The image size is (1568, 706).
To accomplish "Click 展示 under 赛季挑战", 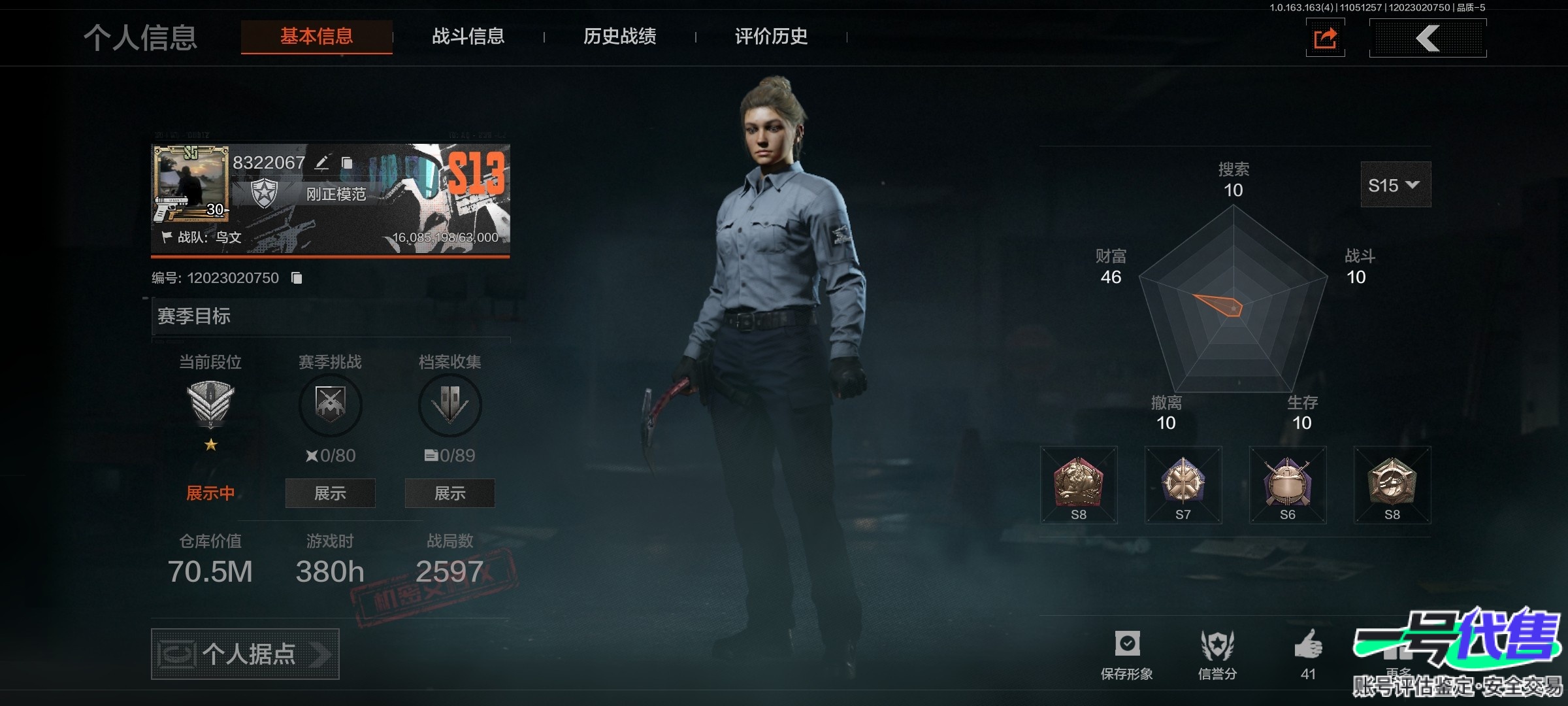I will click(330, 494).
